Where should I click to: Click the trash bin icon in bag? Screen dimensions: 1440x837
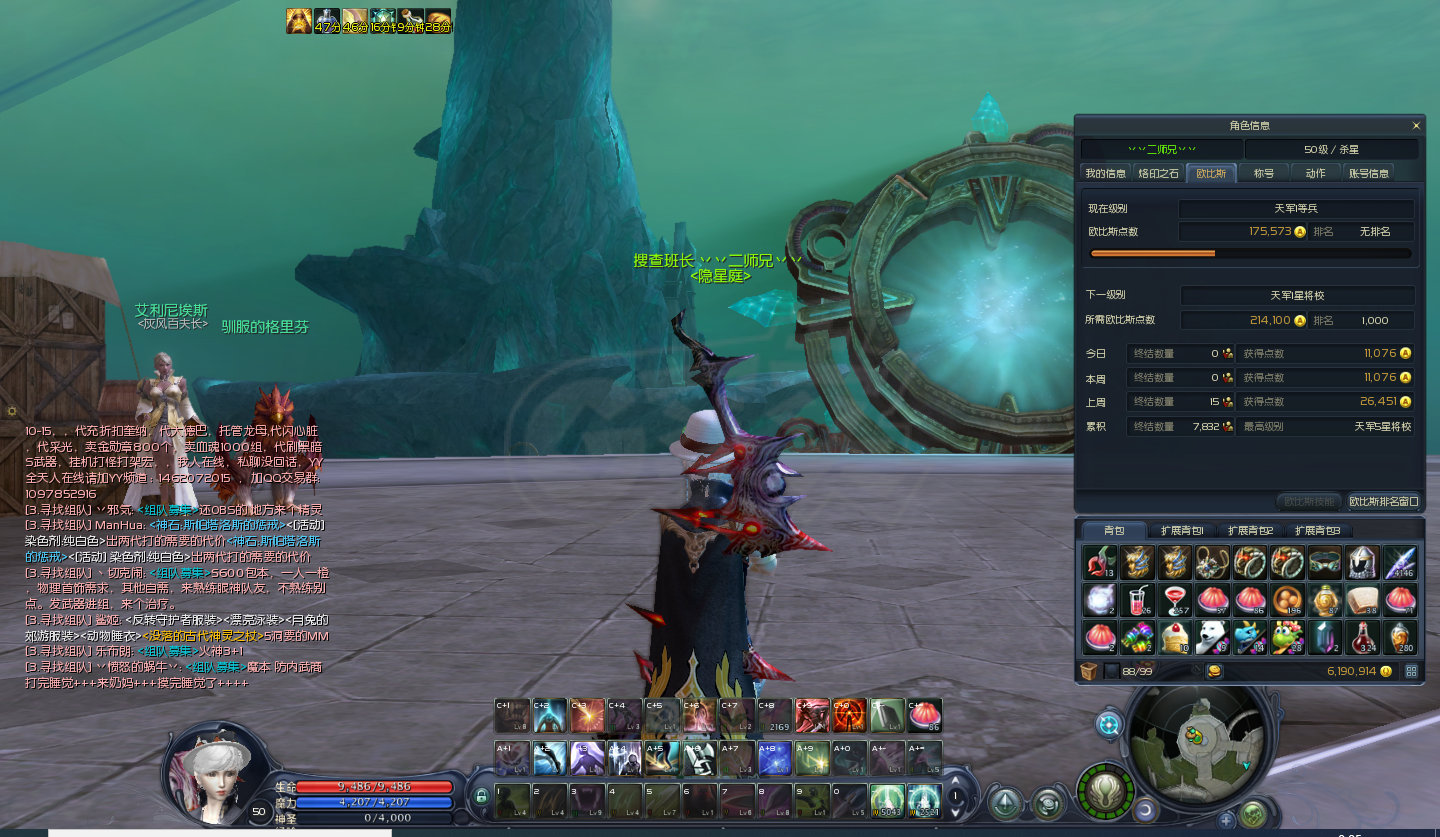coord(1089,671)
